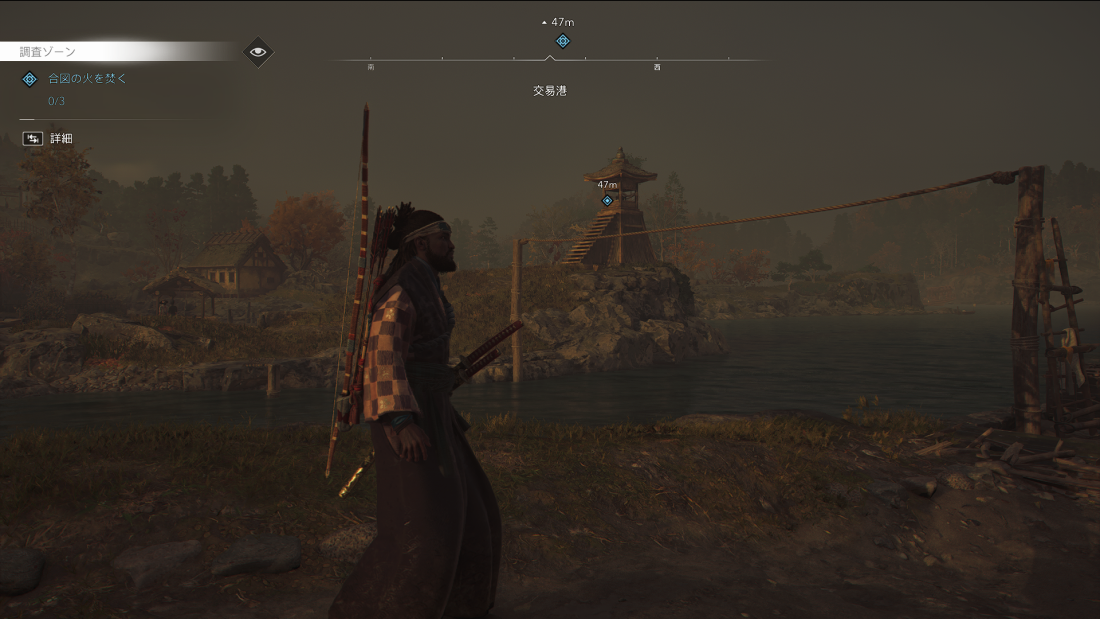Click the objective marker on the compass bar
The height and width of the screenshot is (619, 1100).
point(562,41)
